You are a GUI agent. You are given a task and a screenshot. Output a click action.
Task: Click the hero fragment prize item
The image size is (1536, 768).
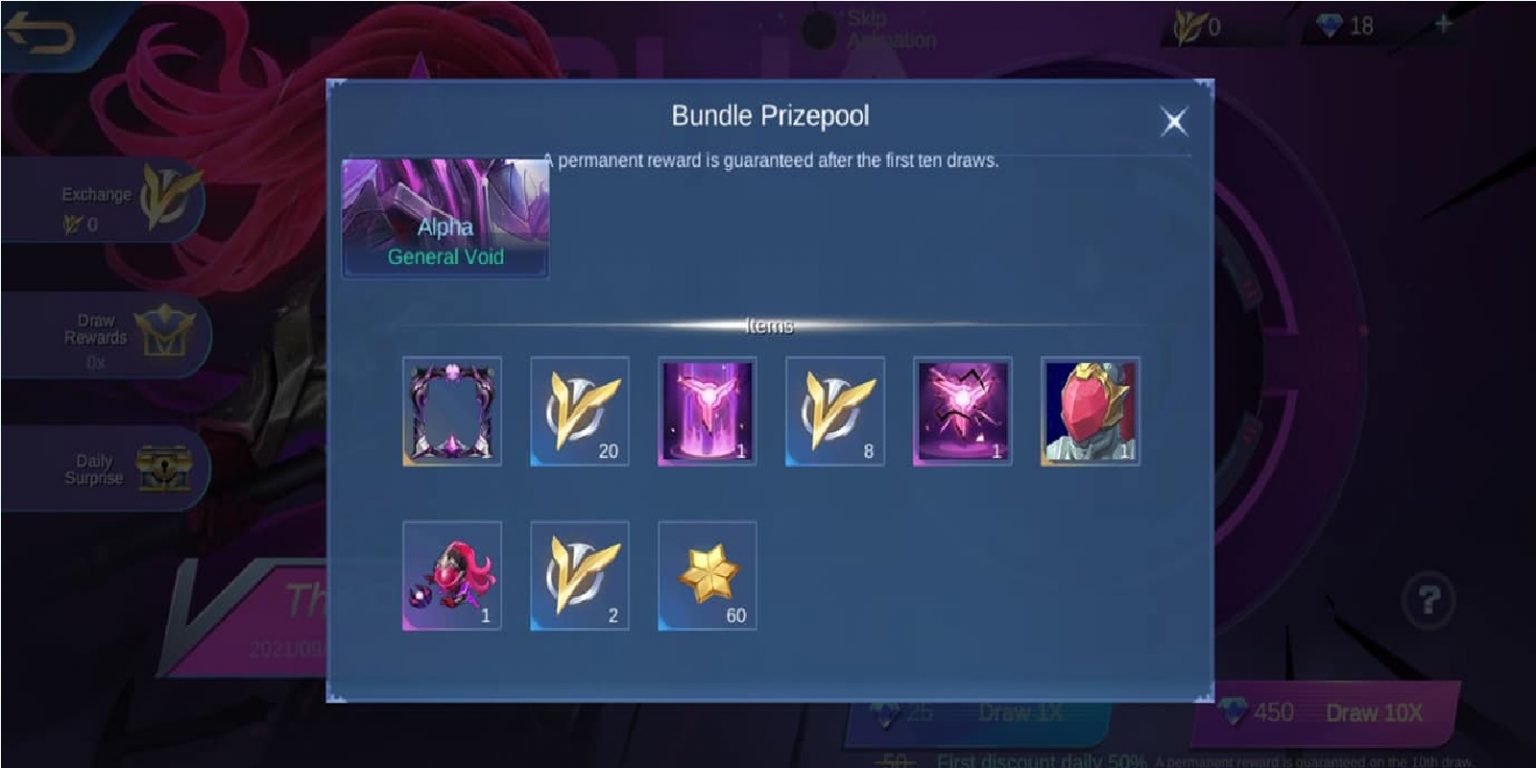point(450,576)
